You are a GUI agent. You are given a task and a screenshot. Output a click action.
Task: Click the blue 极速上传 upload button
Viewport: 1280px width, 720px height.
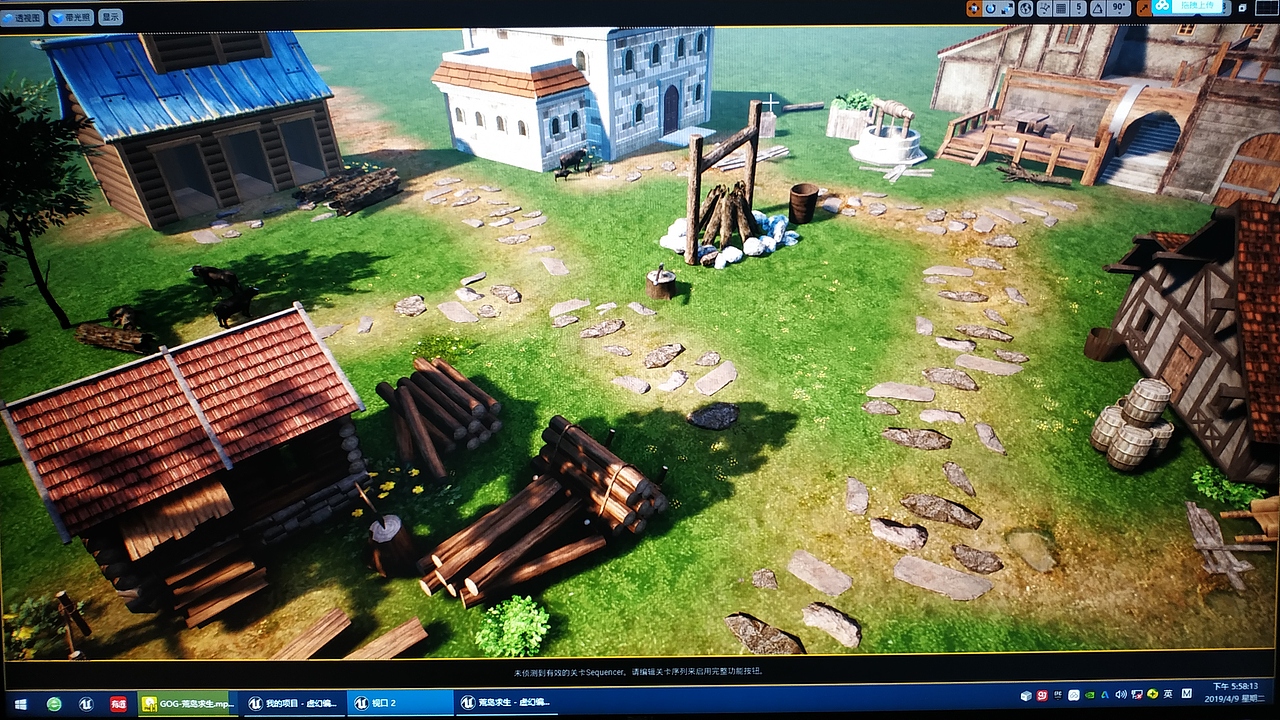pos(1190,8)
